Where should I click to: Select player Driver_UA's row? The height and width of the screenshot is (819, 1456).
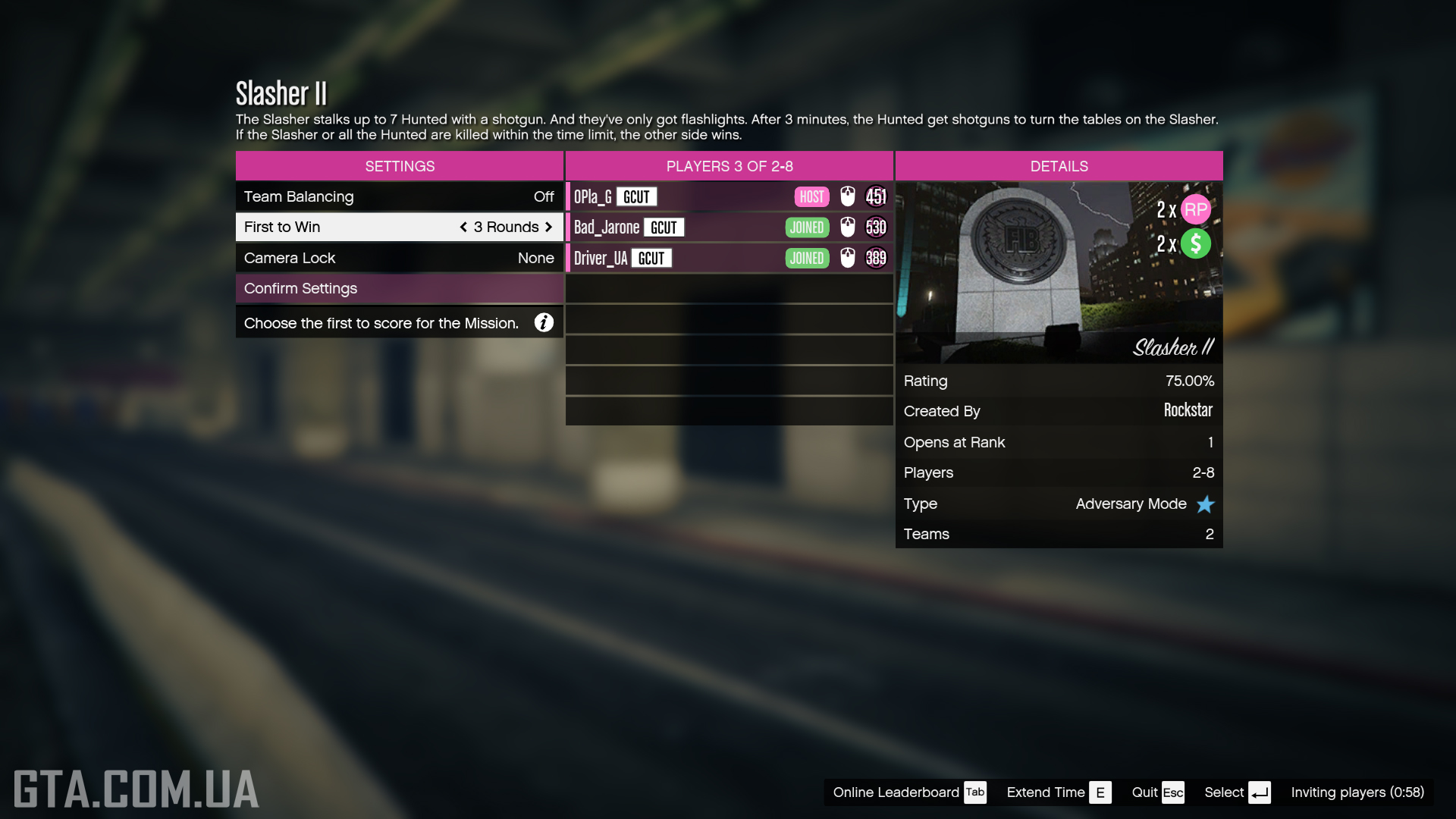[728, 258]
